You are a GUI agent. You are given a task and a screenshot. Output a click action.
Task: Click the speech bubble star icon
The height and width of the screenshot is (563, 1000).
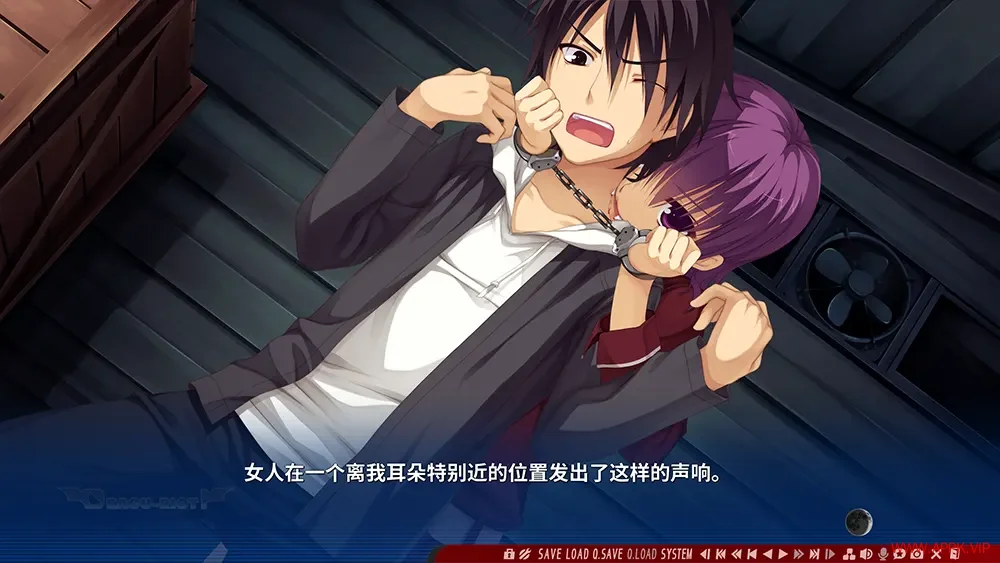pos(900,554)
